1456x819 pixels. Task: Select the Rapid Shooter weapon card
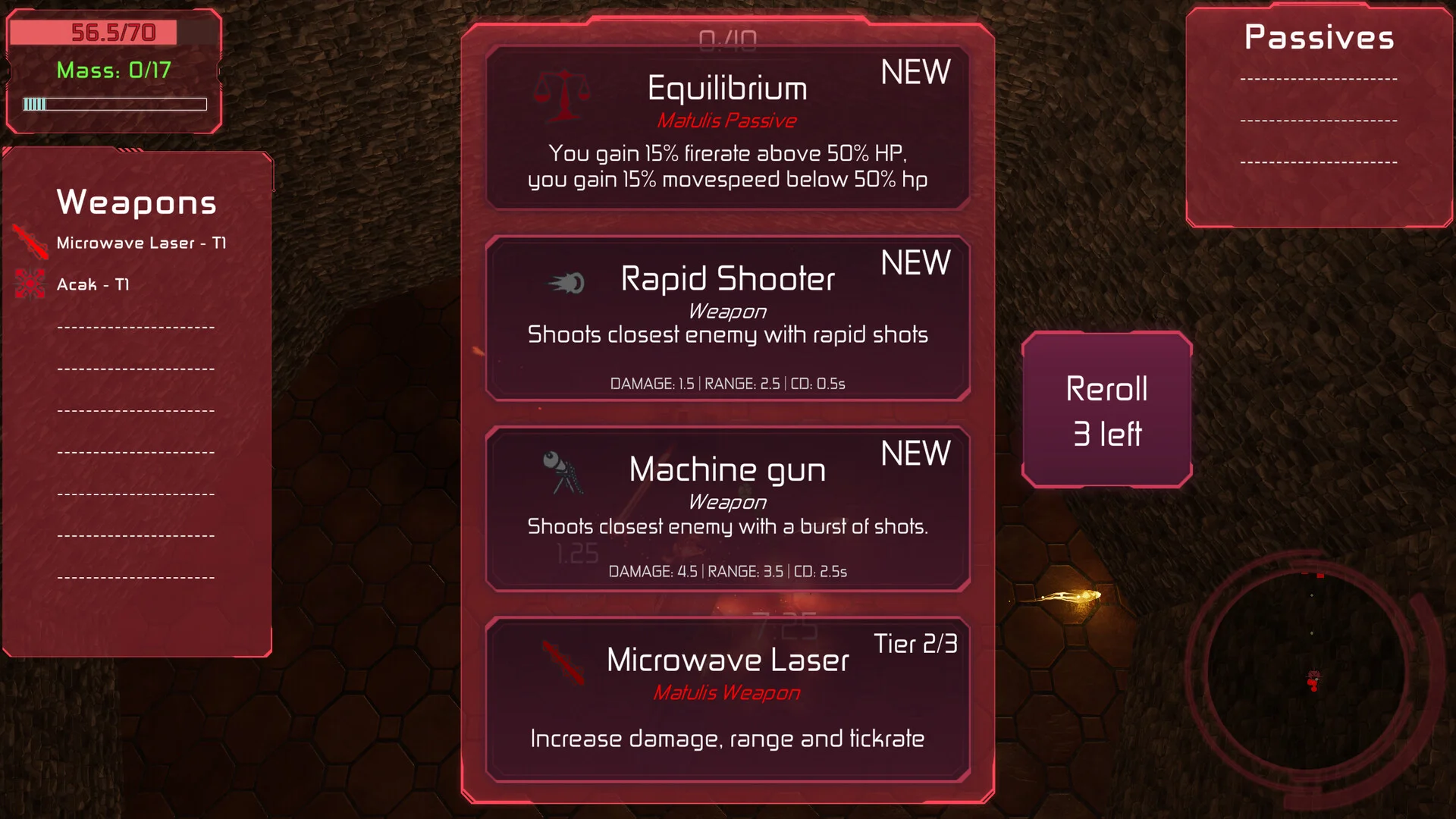(x=727, y=318)
